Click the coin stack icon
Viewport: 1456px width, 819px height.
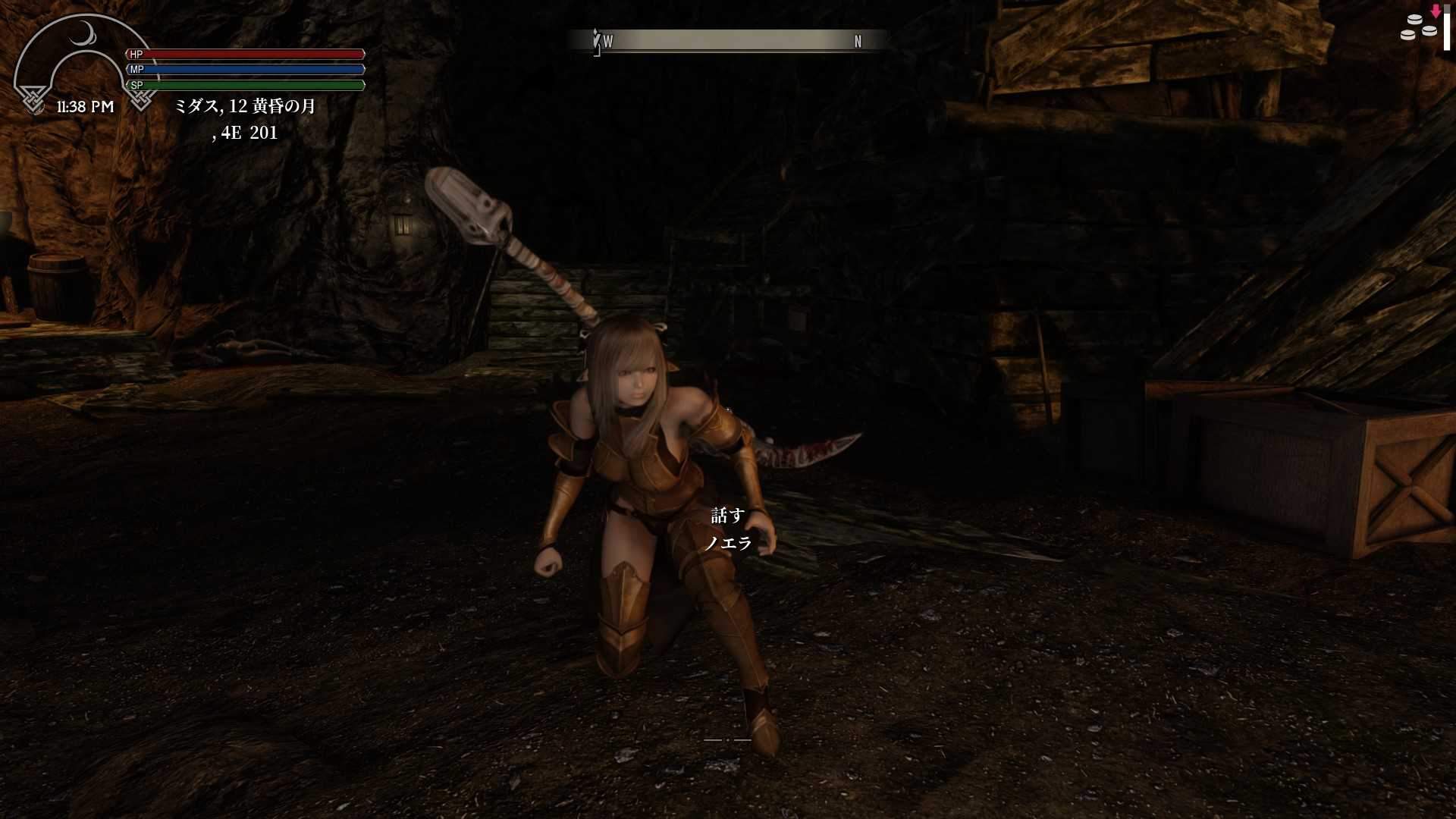click(x=1418, y=28)
